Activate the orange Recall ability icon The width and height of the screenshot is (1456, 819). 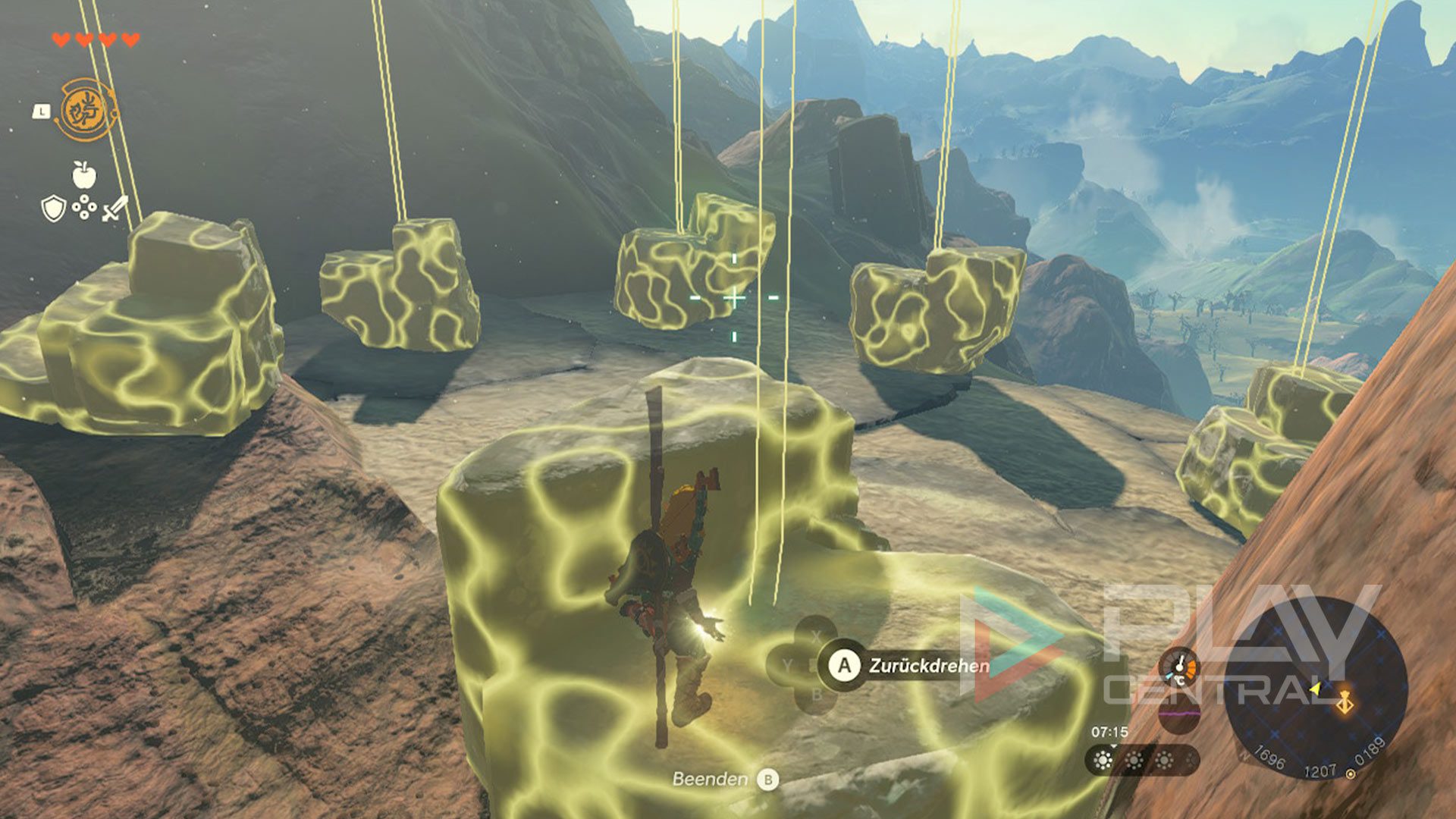coord(86,111)
